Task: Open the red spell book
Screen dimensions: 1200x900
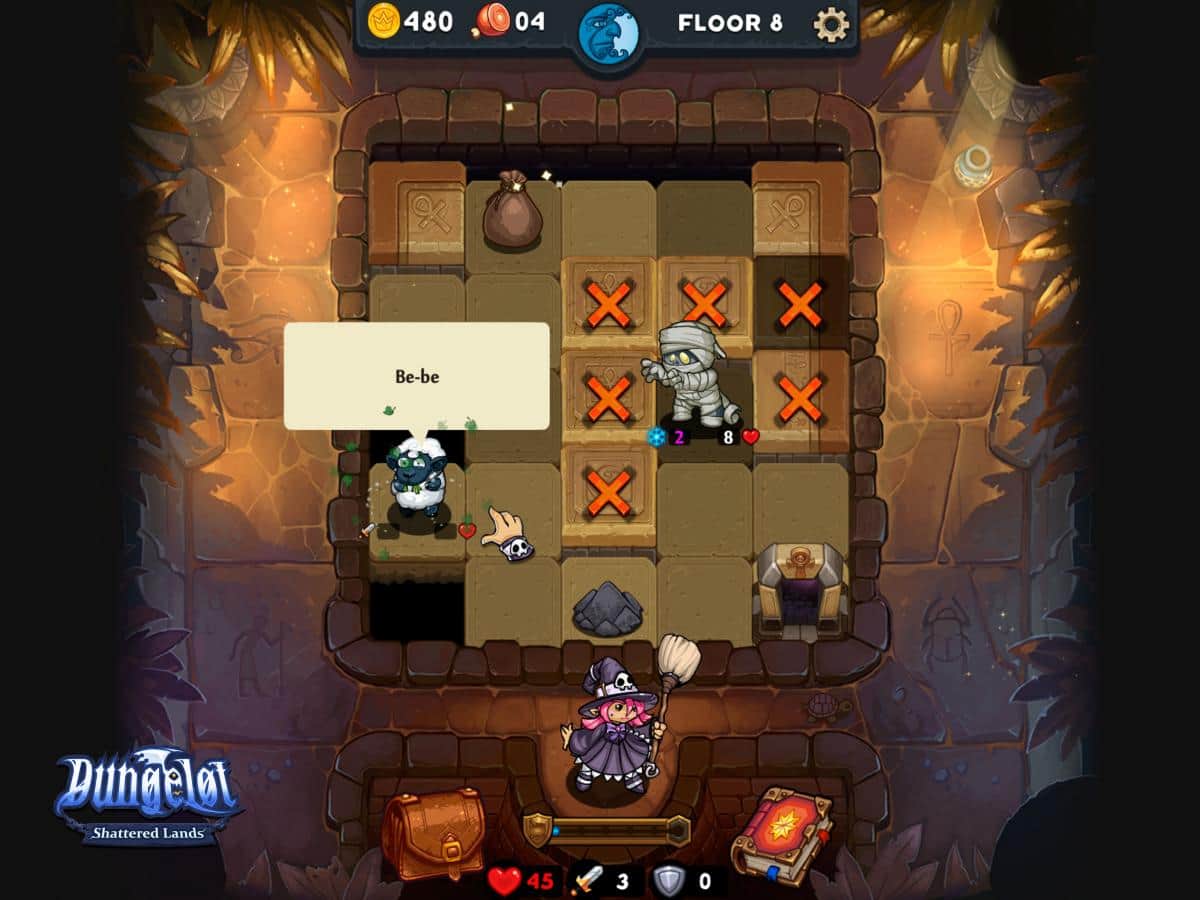Action: 781,834
